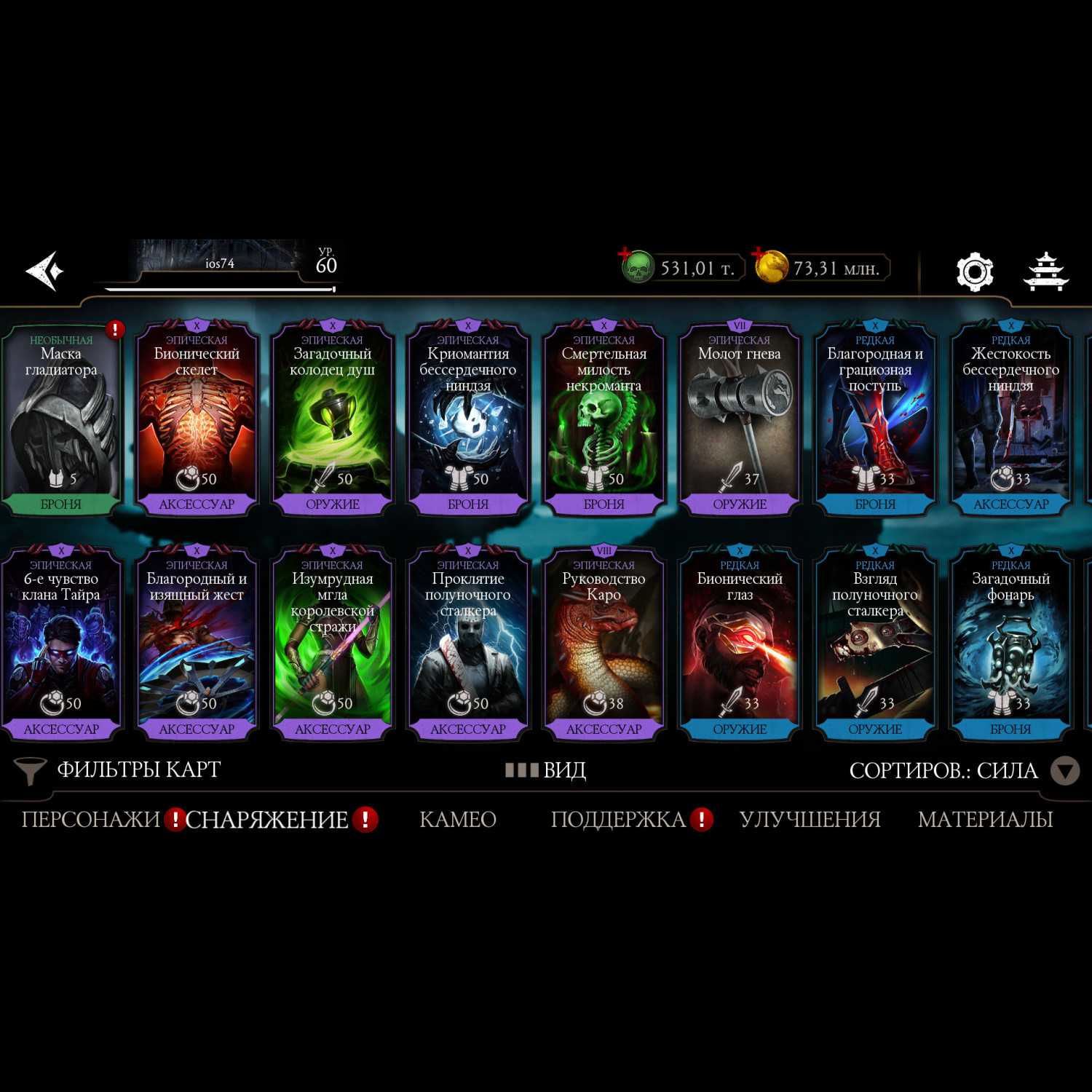Select the Загадочный фонарь armor card

[x=1010, y=645]
